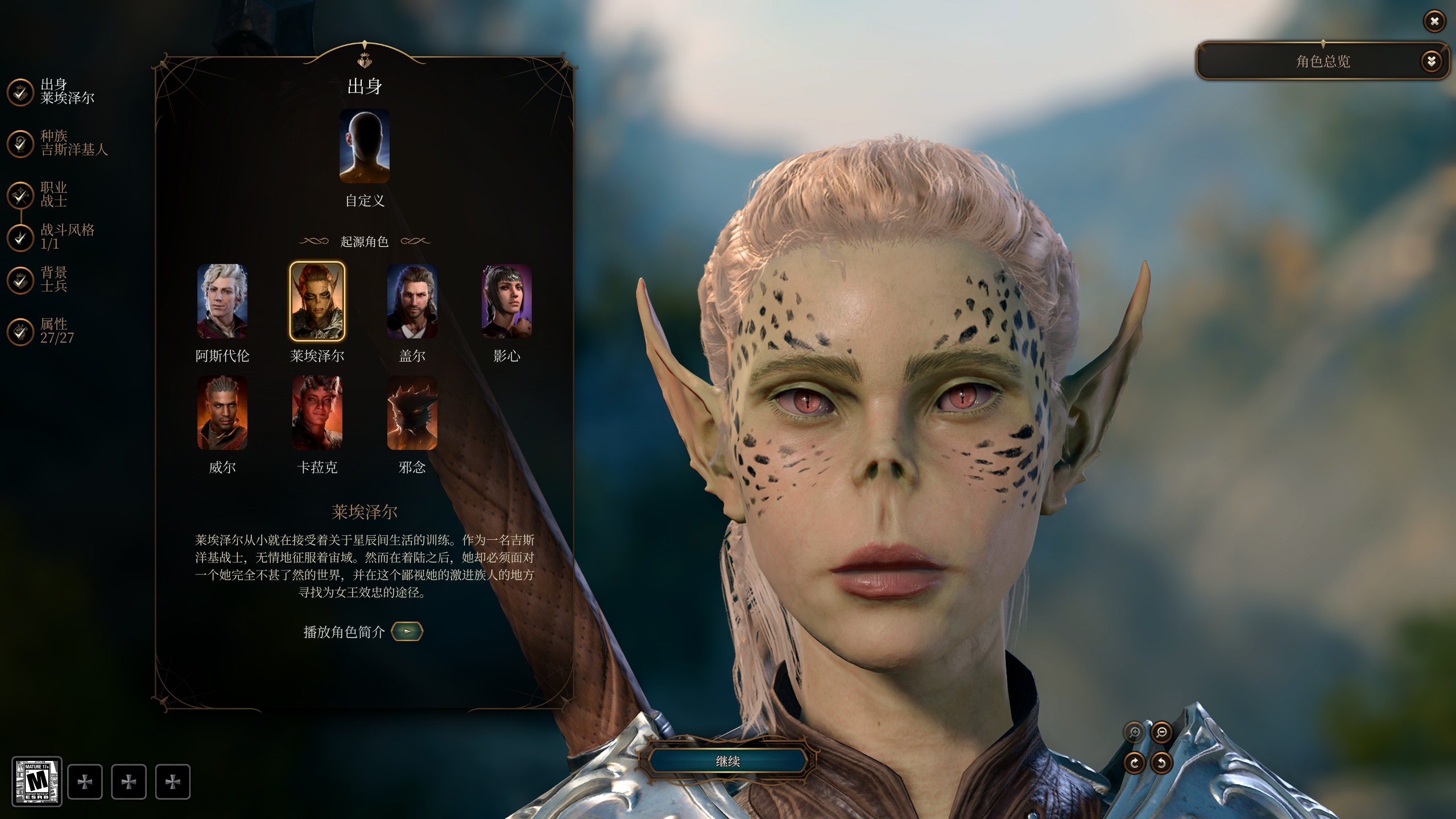Screen dimensions: 1456x819
Task: Choose the 邪念 origin portrait
Action: coord(412,413)
